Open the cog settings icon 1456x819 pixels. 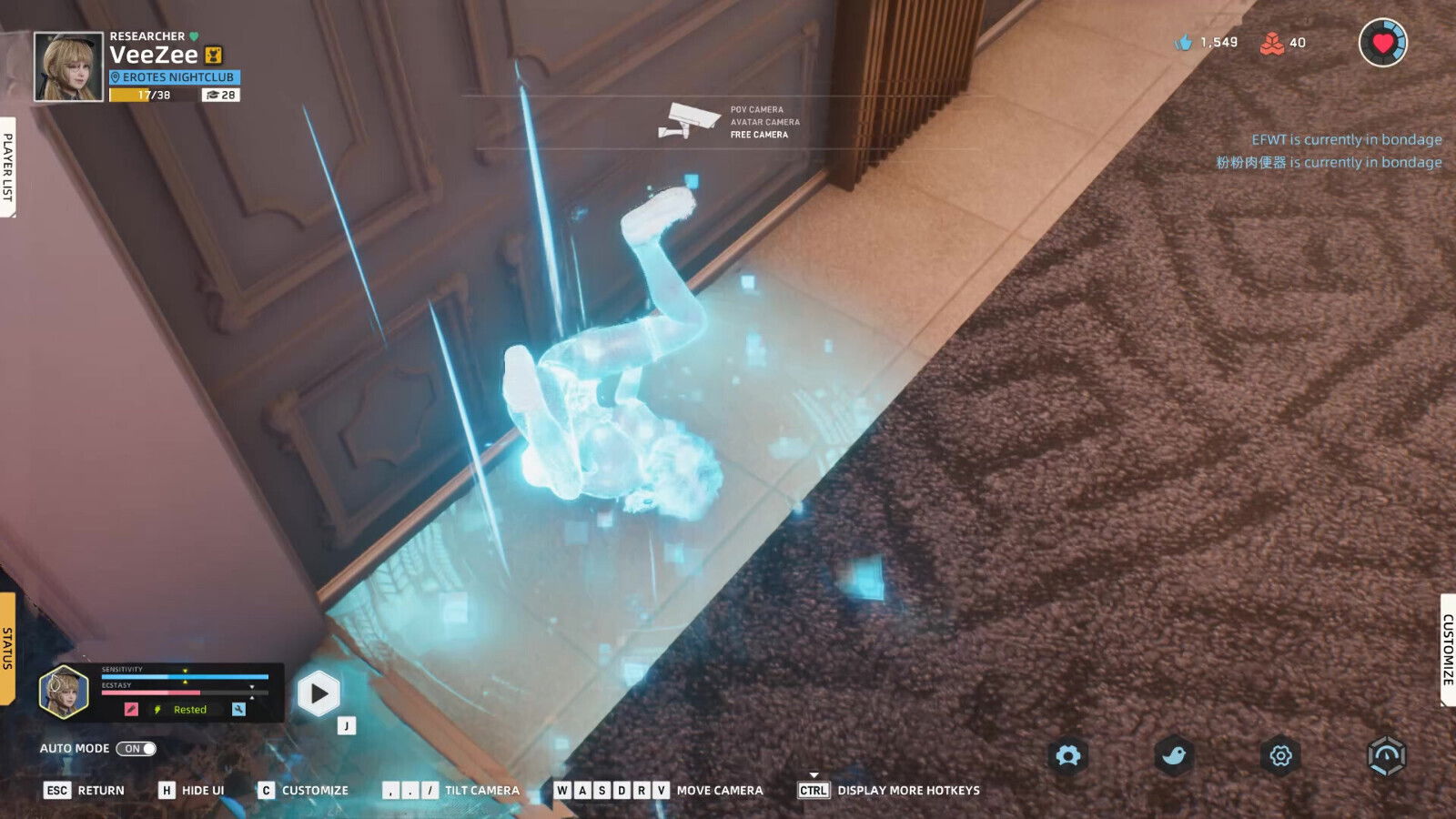(1280, 755)
